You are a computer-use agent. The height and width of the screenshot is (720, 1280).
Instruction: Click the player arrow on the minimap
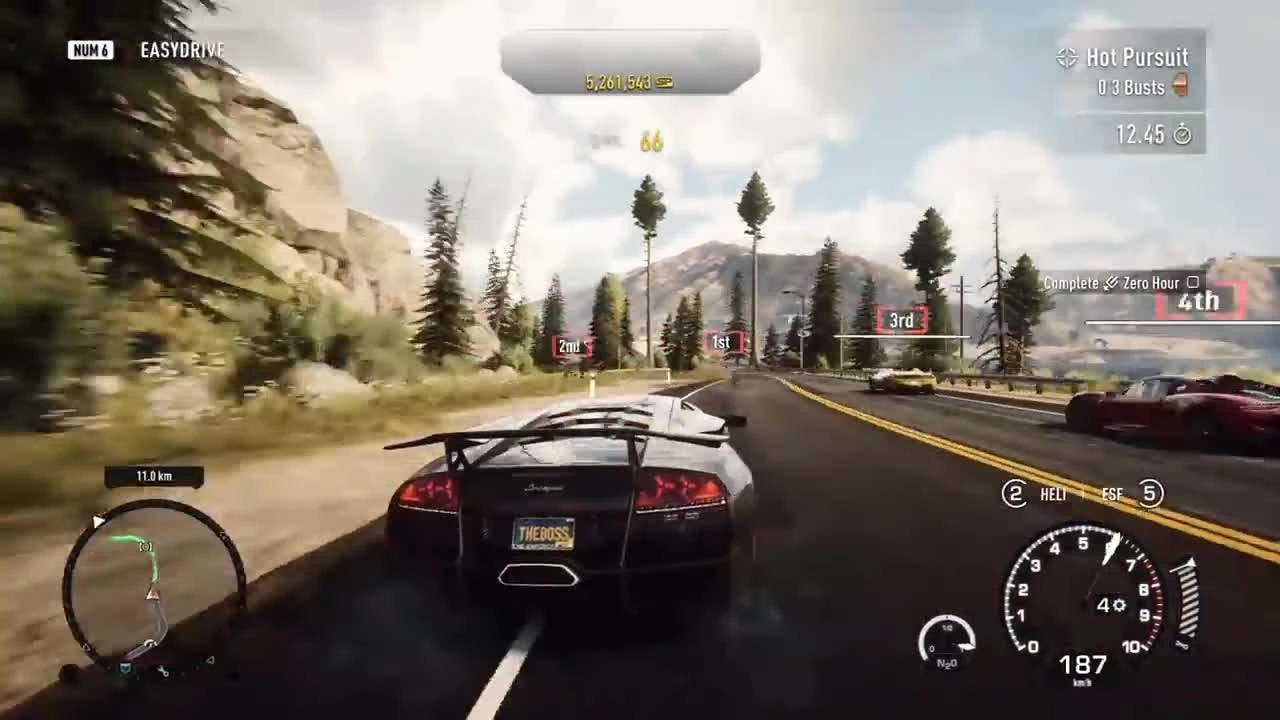pos(153,594)
